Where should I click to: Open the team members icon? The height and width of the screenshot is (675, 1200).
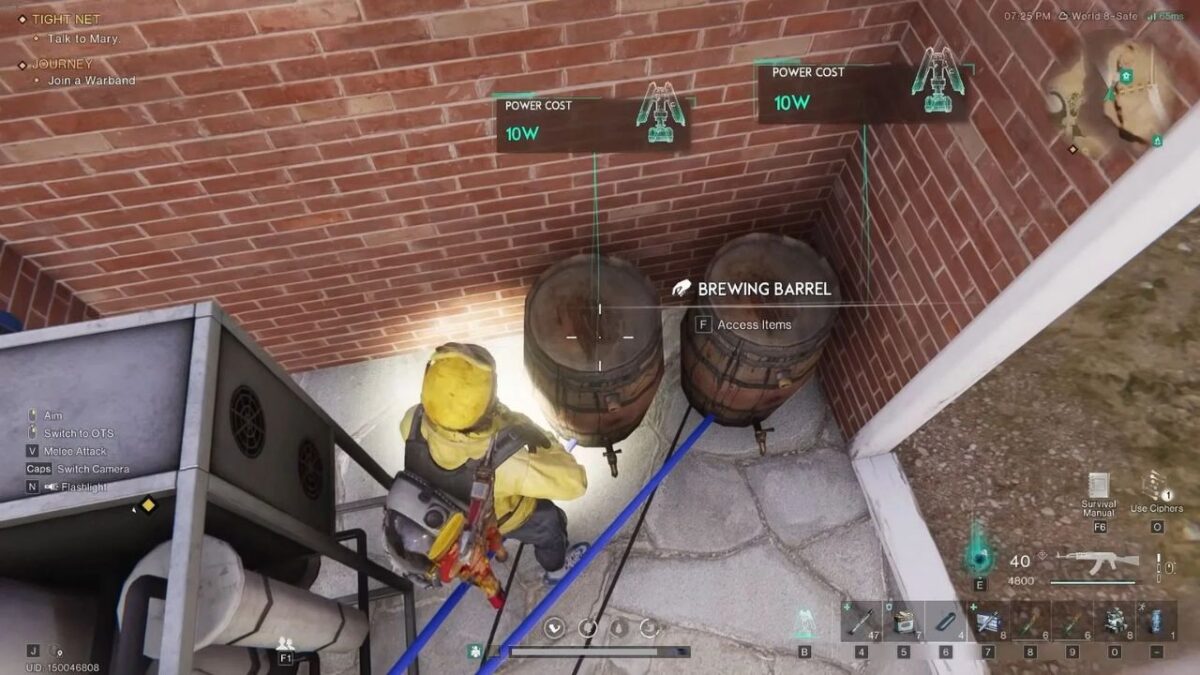point(285,643)
